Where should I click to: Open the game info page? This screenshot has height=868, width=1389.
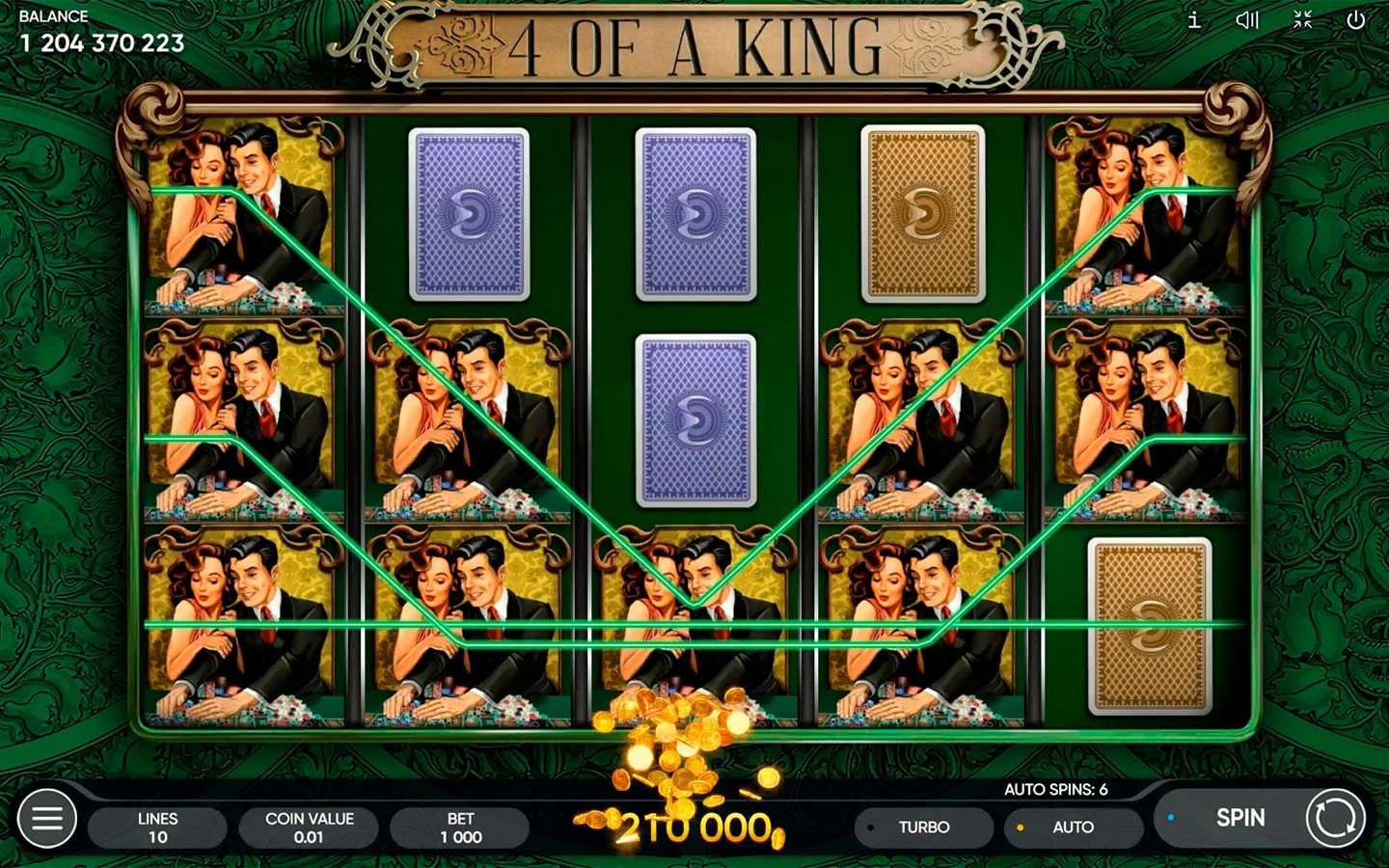pyautogui.click(x=1194, y=20)
